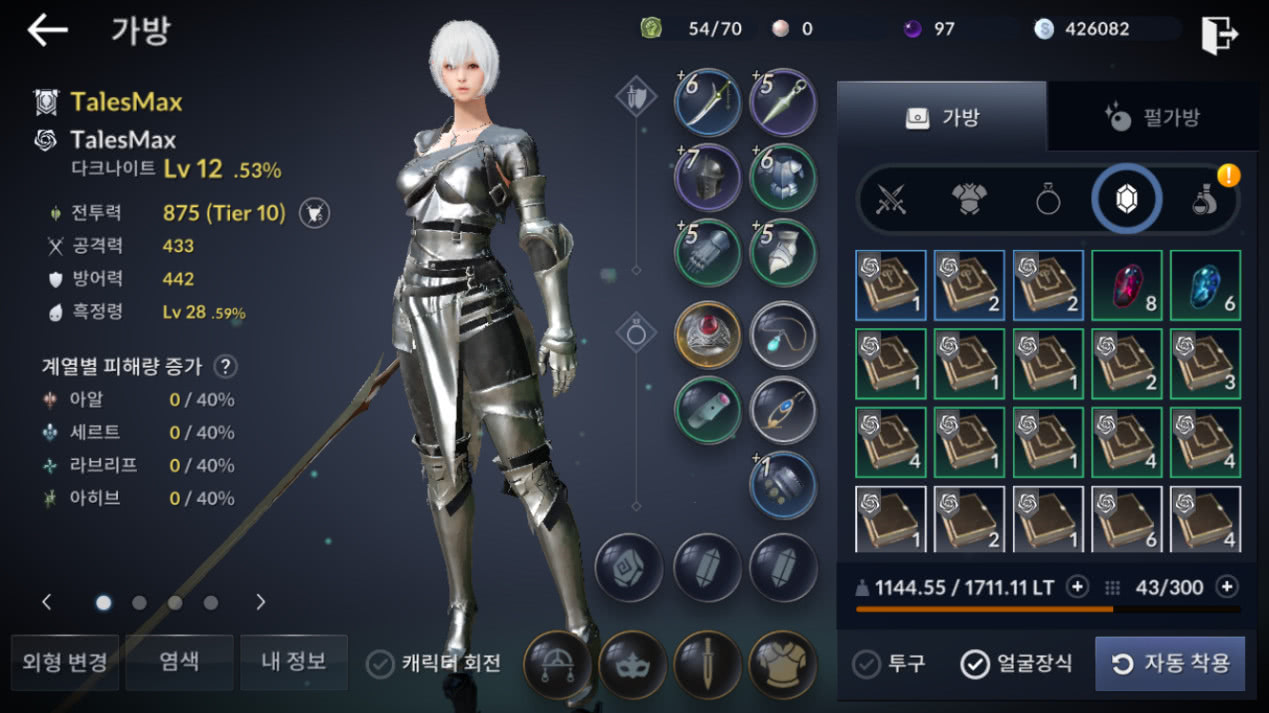Open the 염색 dye menu
Image resolution: width=1269 pixels, height=713 pixels.
(179, 662)
